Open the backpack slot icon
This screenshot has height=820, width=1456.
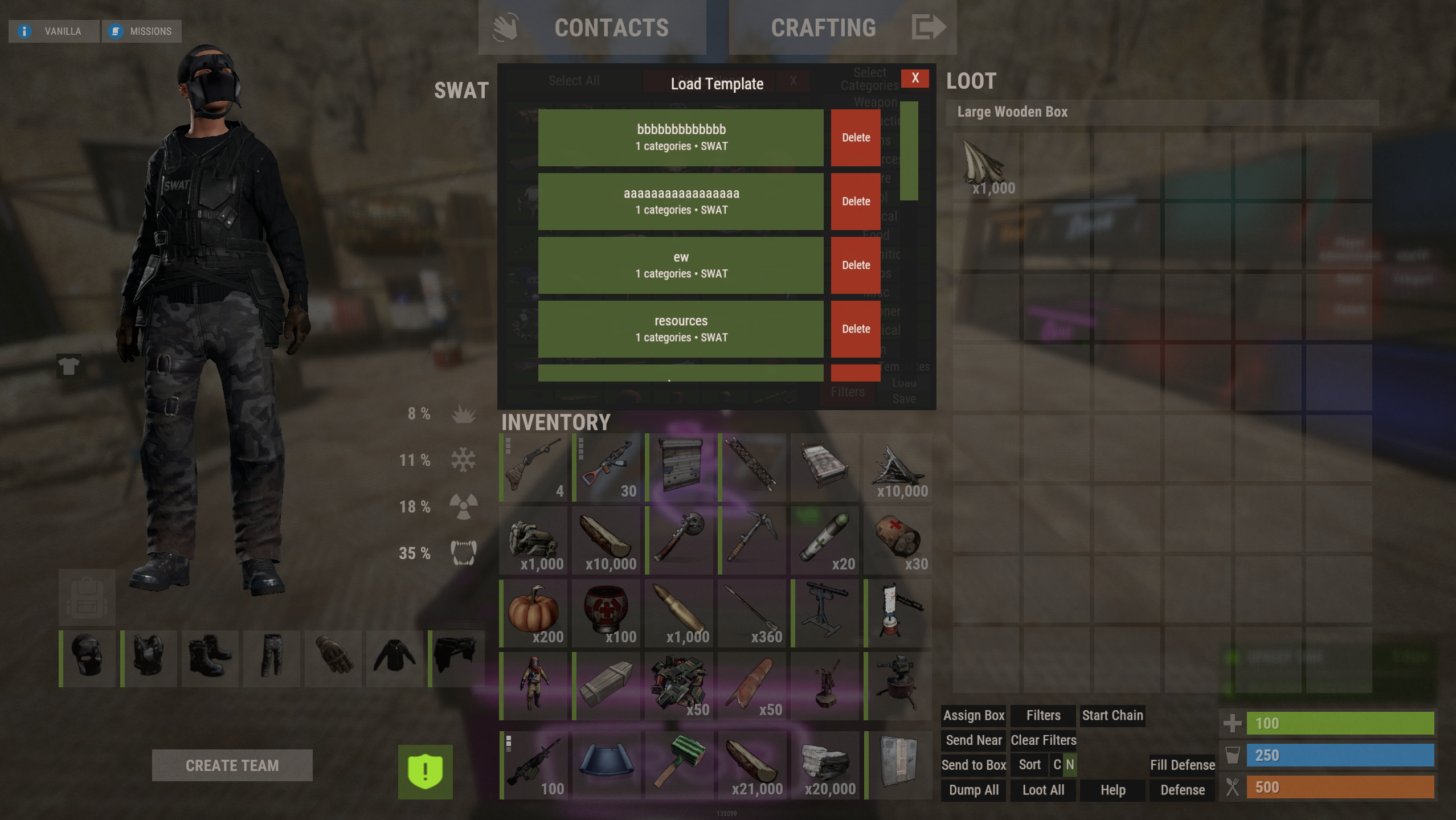[x=87, y=597]
